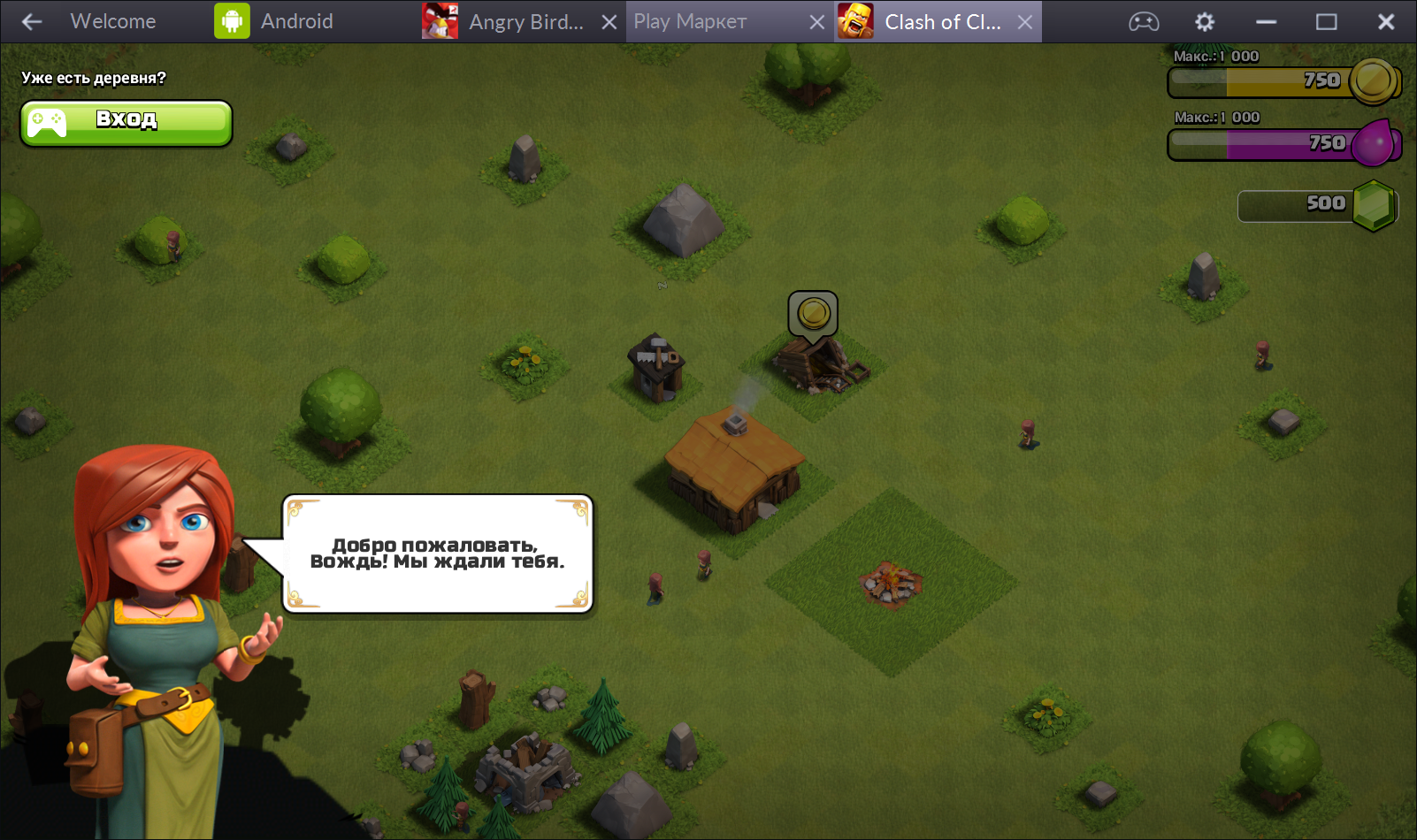Close the Angry Birds tab
1417x840 pixels.
click(608, 21)
